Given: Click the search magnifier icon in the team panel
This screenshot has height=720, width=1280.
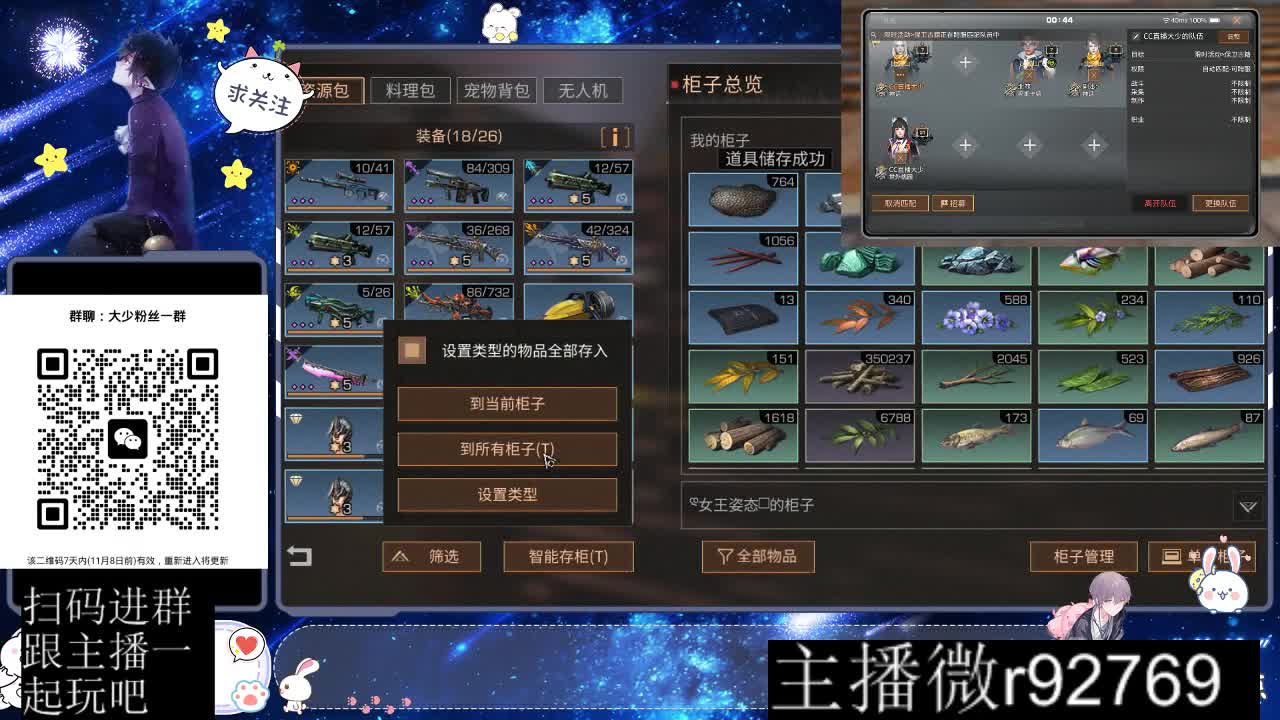Looking at the screenshot, I should point(874,34).
